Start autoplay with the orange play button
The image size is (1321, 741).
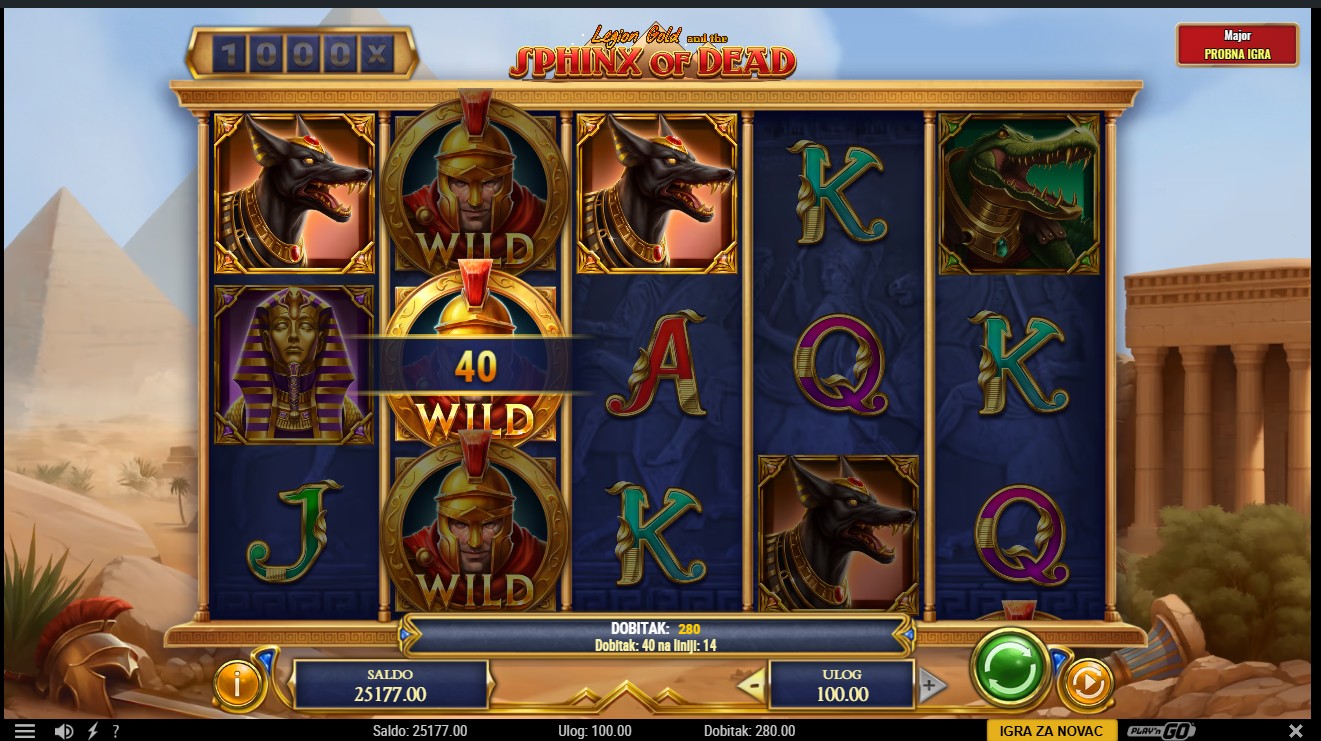point(1085,684)
